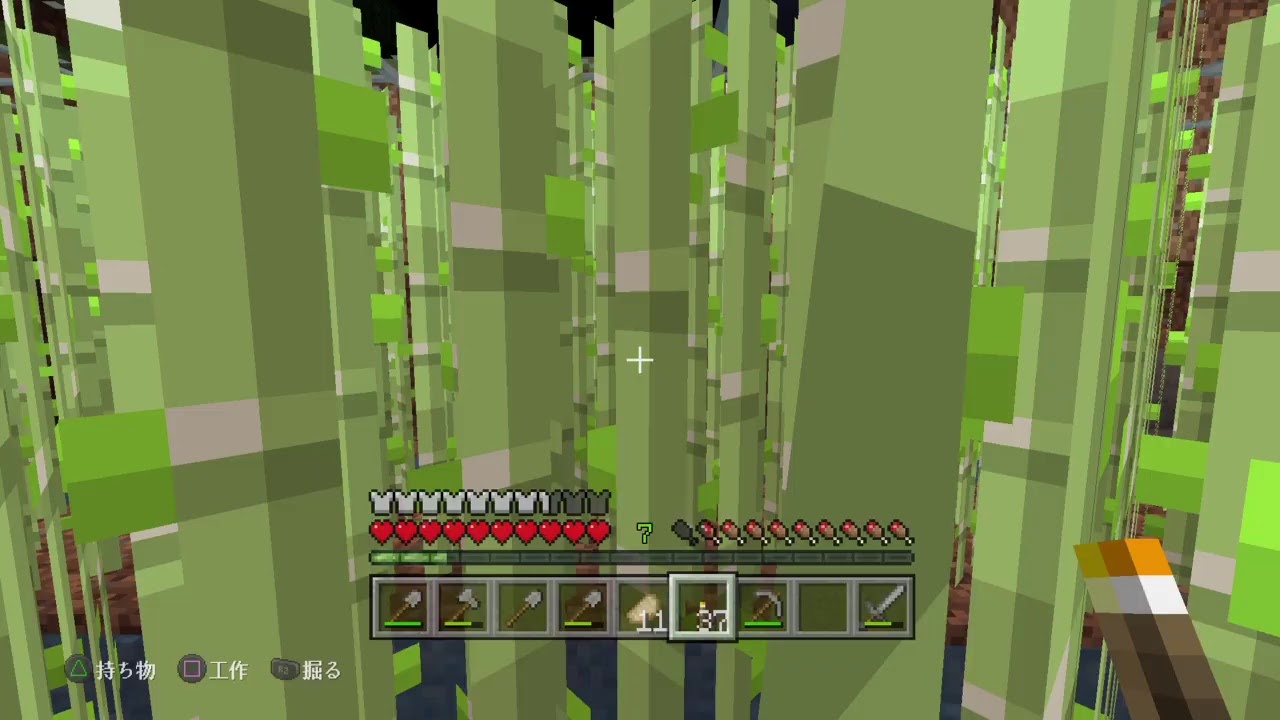Image resolution: width=1280 pixels, height=720 pixels.
Task: Select the stone axe in the second hotbar slot
Action: point(462,605)
